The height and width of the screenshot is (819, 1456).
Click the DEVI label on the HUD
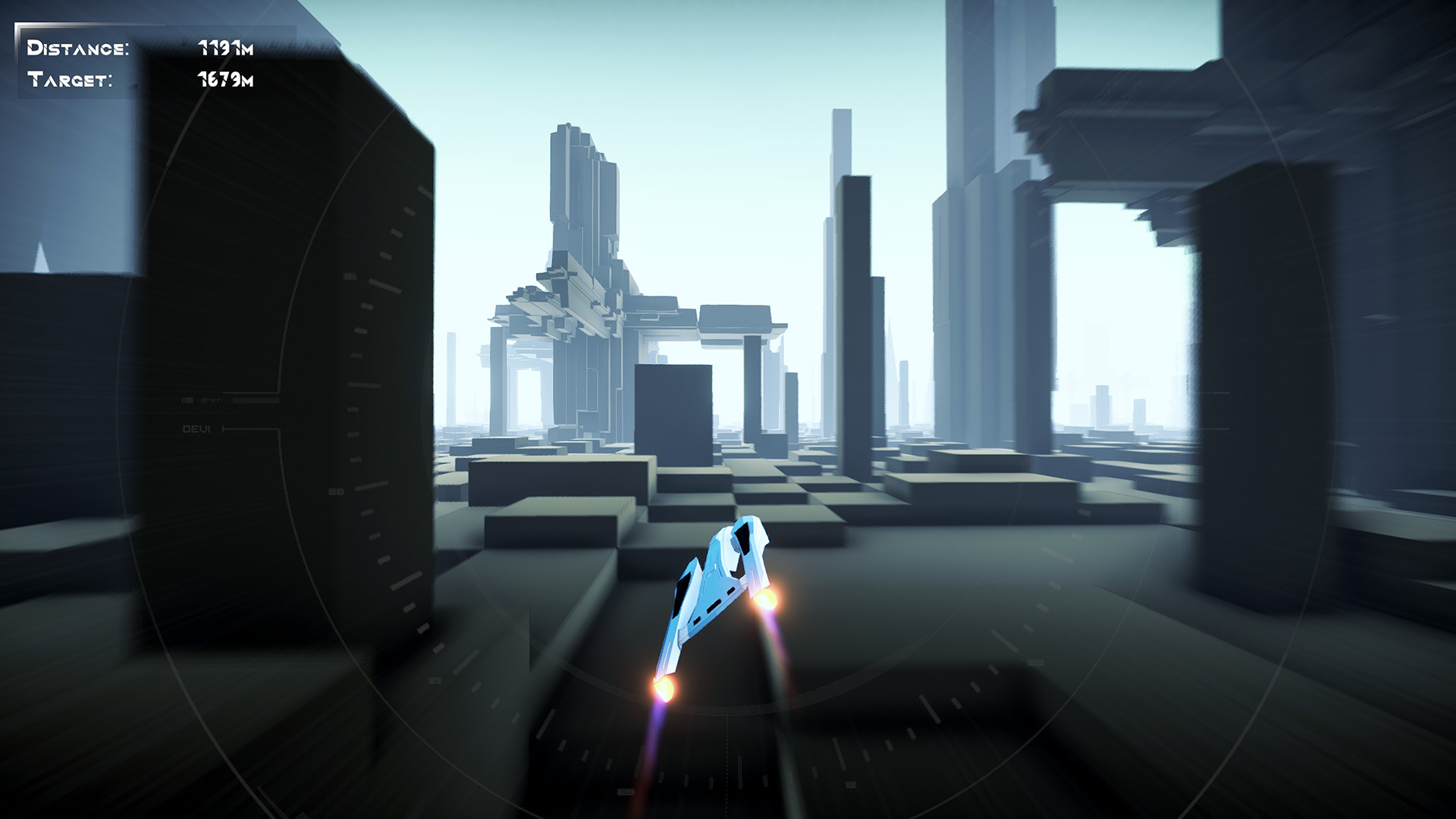[199, 428]
